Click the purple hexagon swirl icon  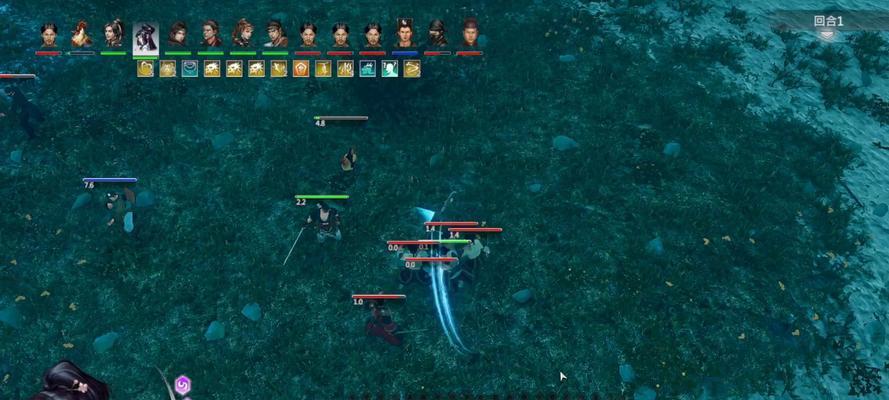click(182, 385)
